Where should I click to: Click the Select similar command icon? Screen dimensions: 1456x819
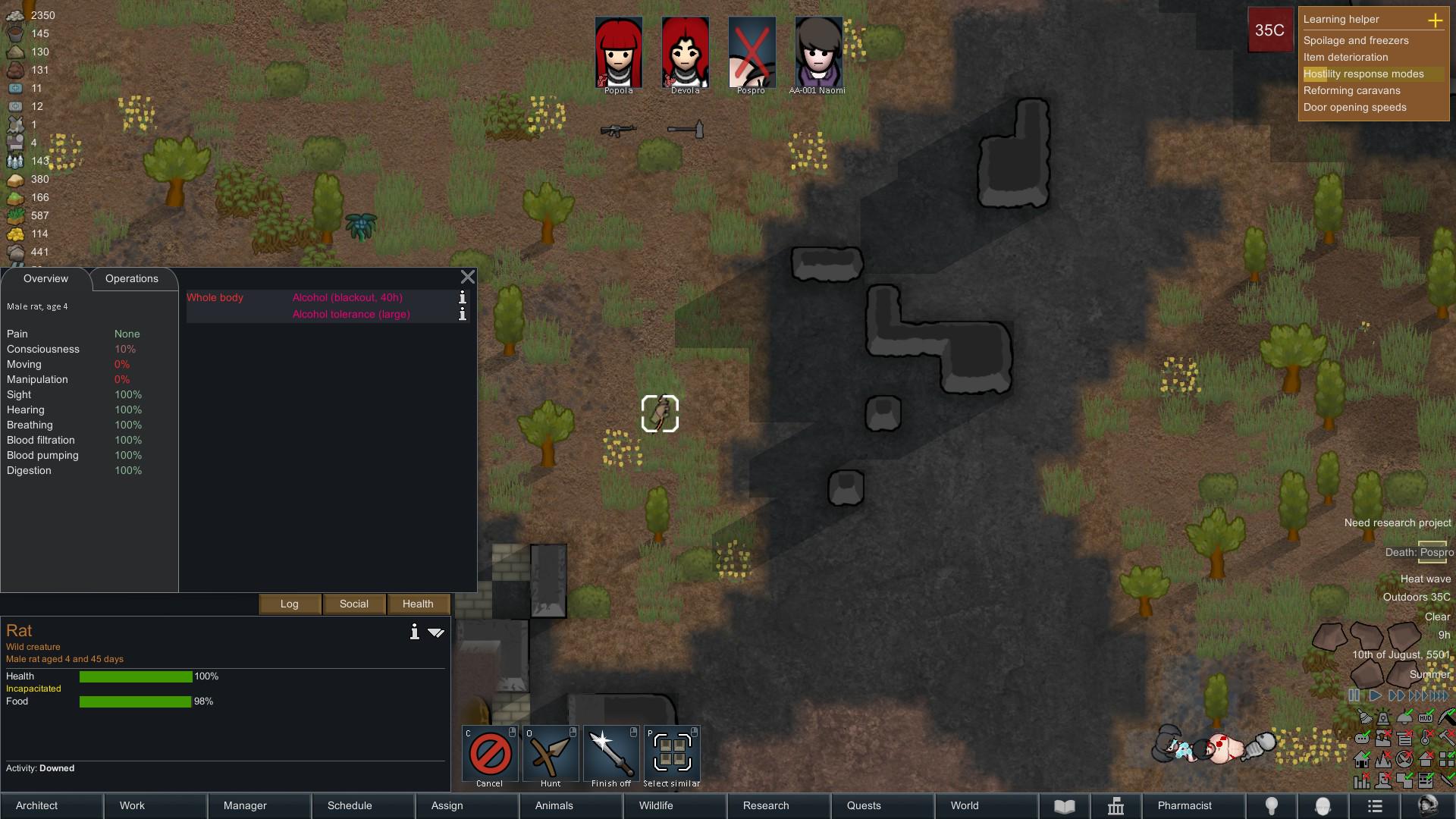672,753
